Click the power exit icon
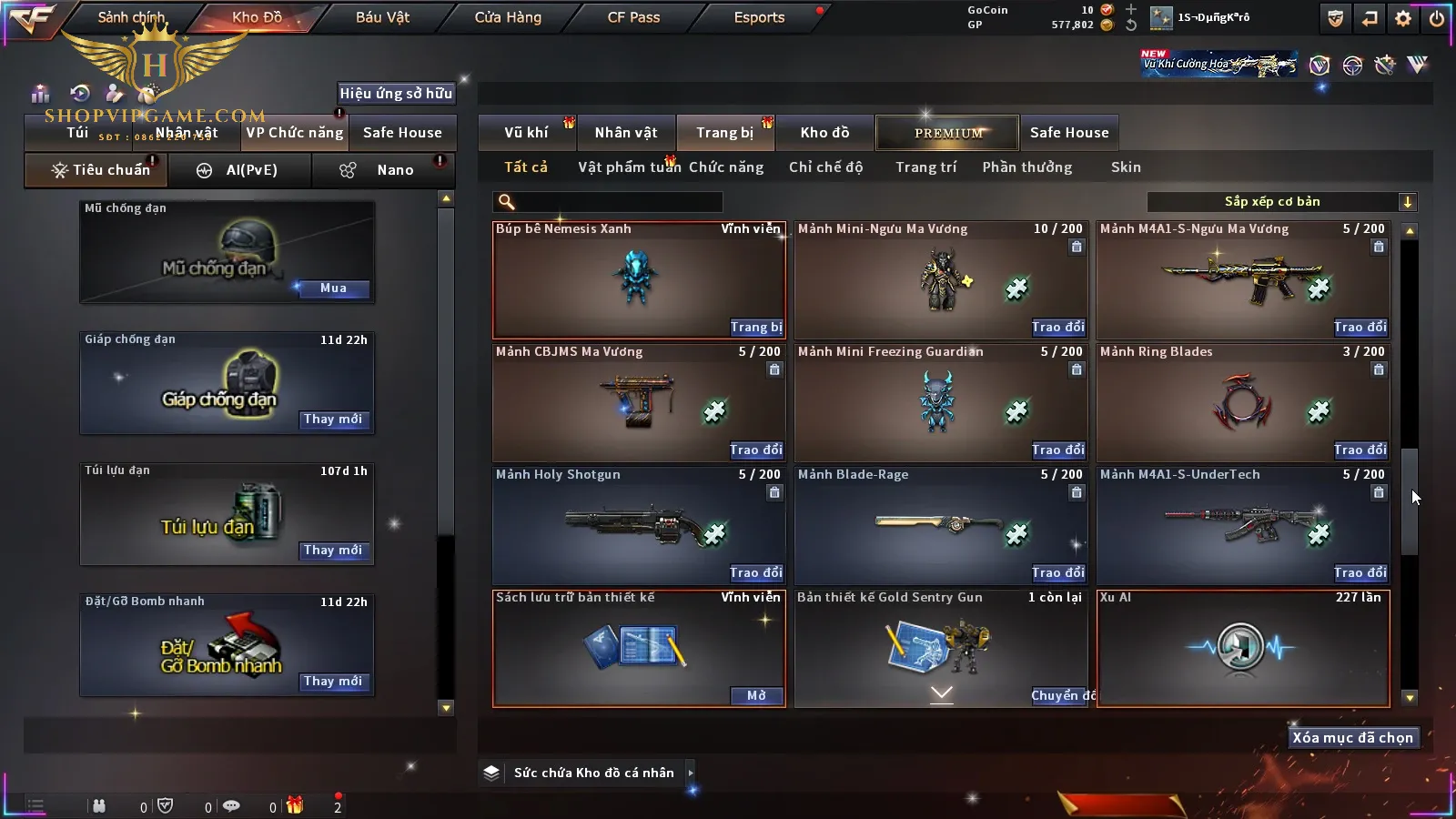Screen dimensions: 1456x819 [1437, 18]
